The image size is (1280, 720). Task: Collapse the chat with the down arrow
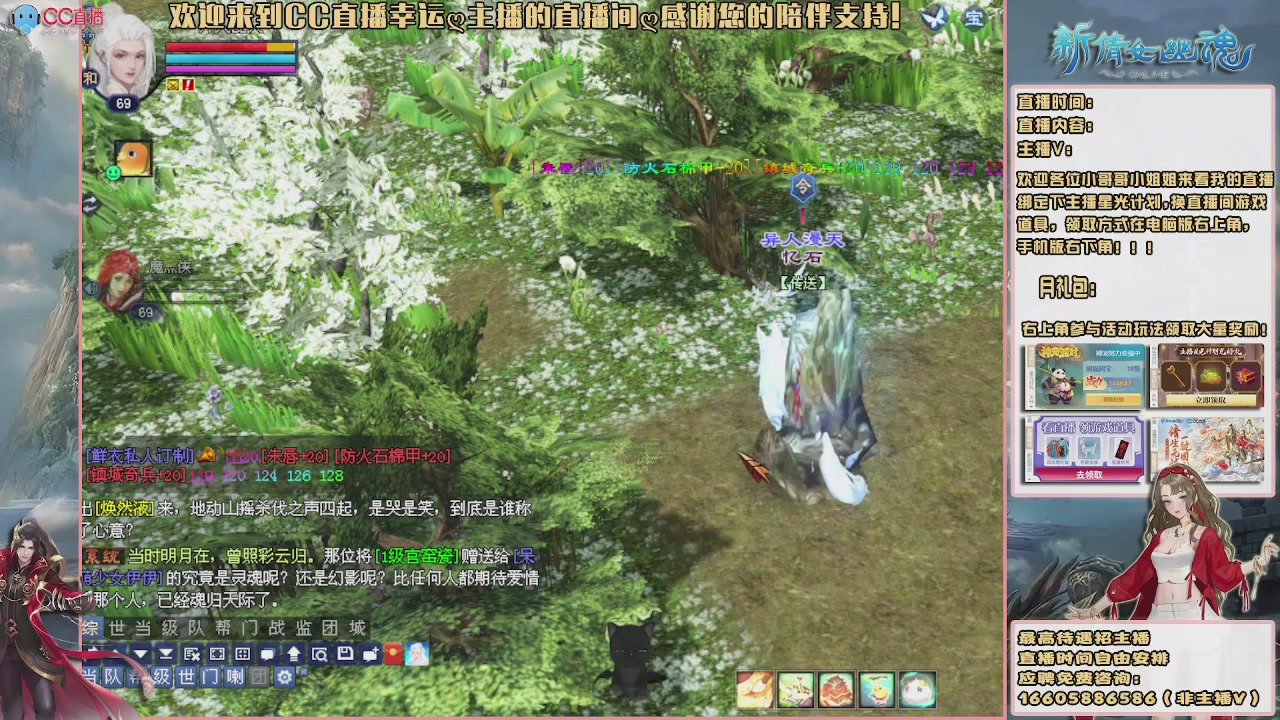pyautogui.click(x=140, y=653)
